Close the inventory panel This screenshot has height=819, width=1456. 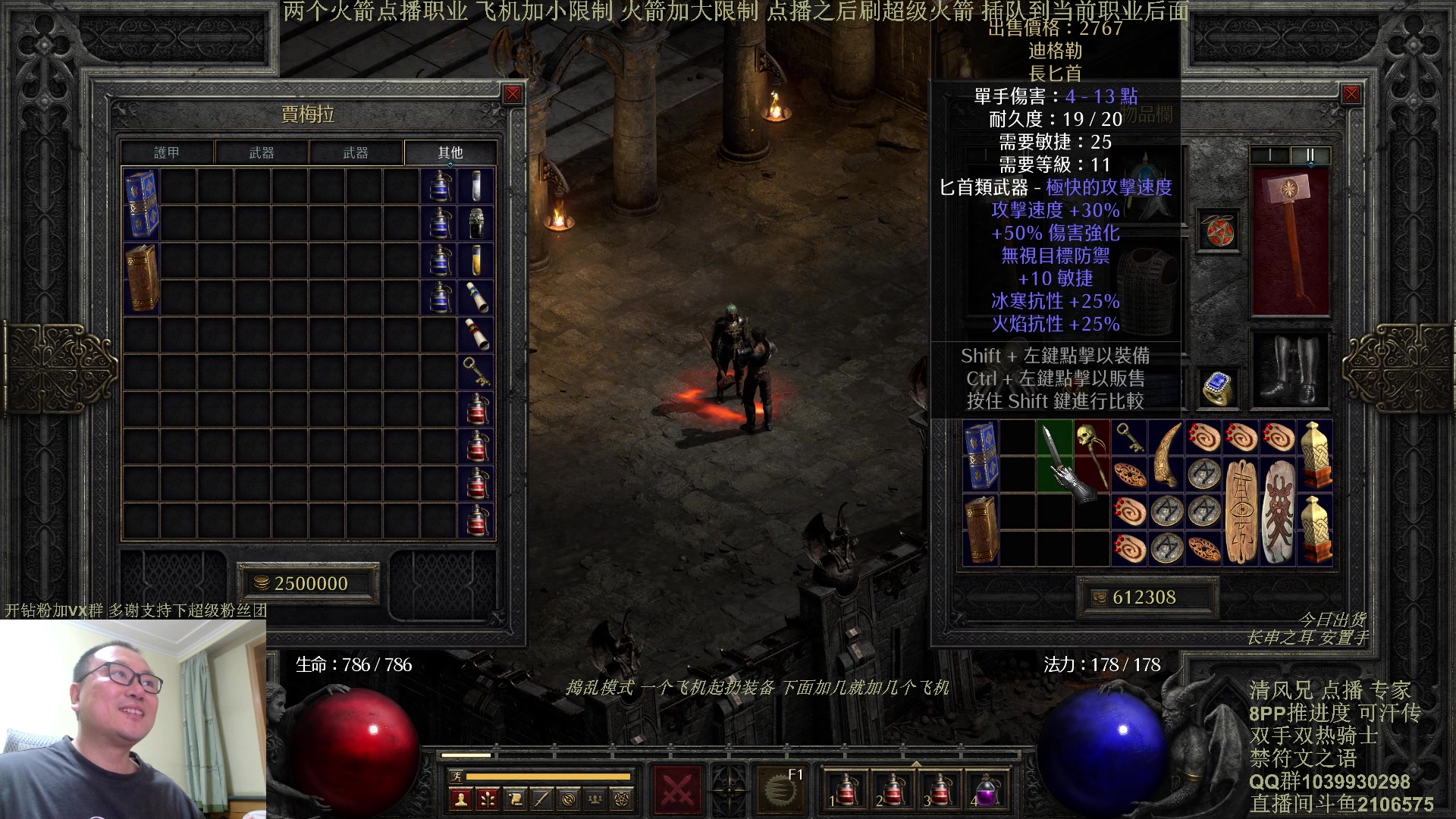(1351, 94)
